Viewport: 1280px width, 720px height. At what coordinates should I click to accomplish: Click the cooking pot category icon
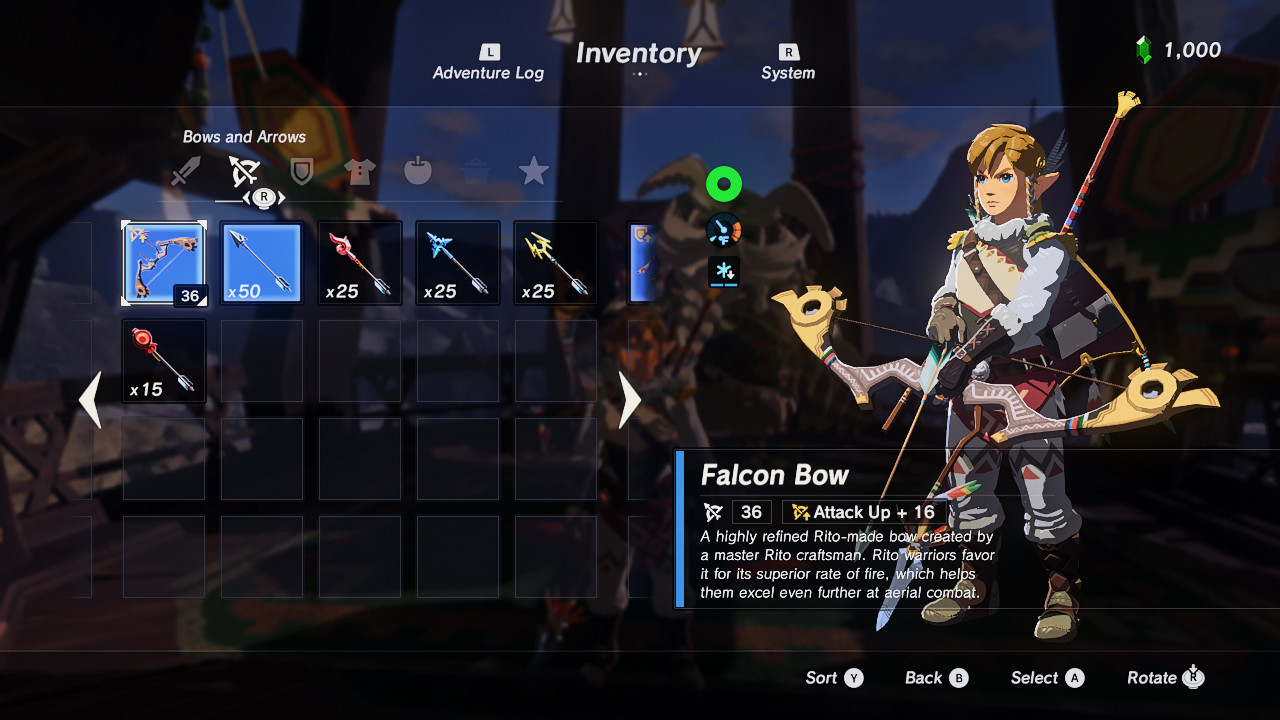tap(475, 170)
